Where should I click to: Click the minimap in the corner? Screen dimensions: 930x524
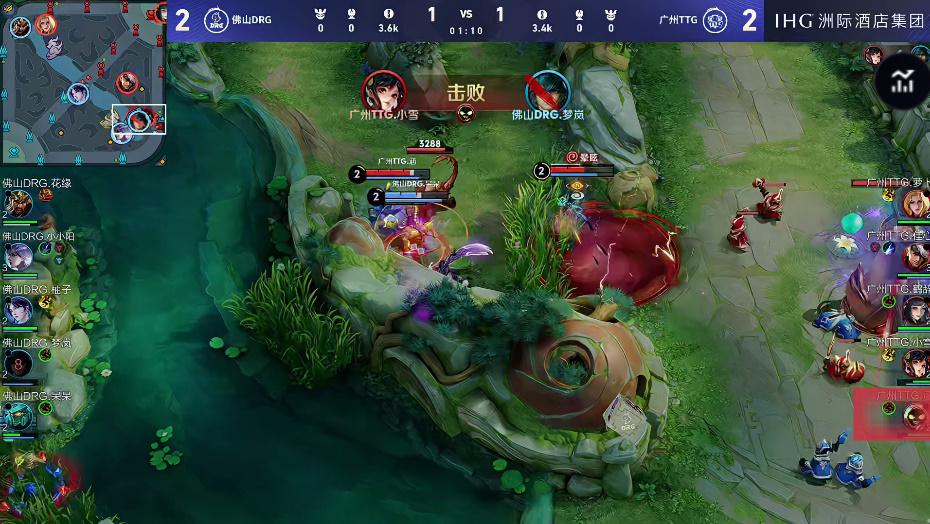(x=82, y=82)
